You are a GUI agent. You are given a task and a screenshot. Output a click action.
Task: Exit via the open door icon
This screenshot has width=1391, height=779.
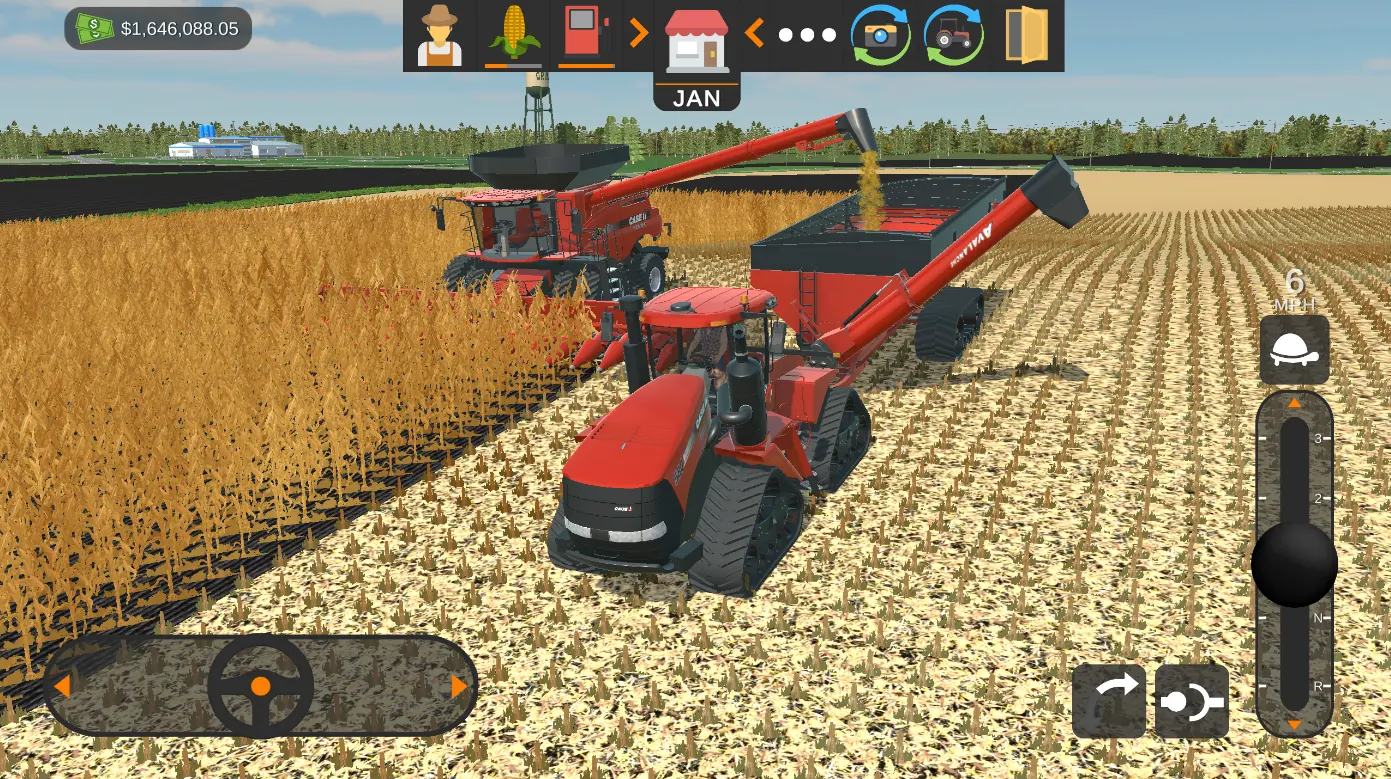1026,35
